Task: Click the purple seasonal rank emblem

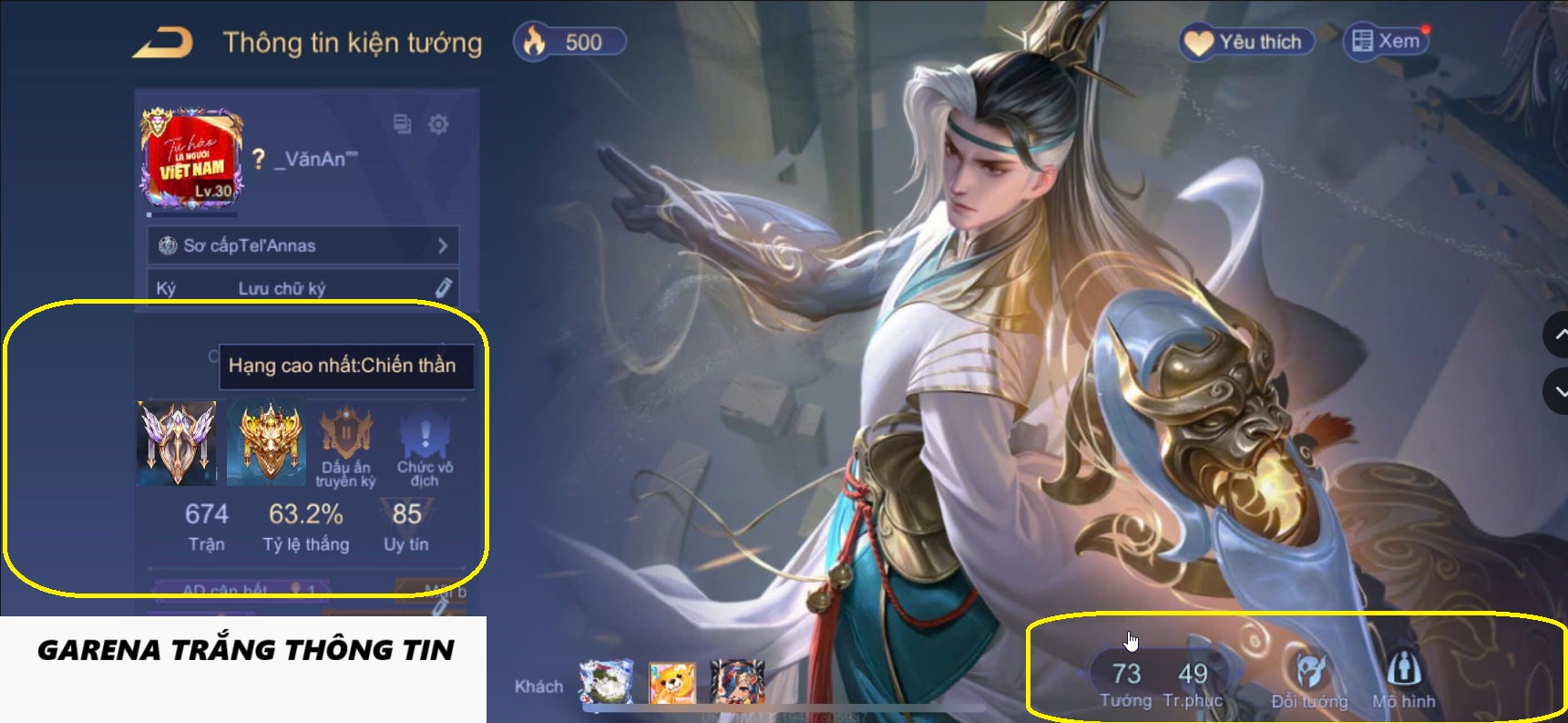Action: tap(176, 444)
